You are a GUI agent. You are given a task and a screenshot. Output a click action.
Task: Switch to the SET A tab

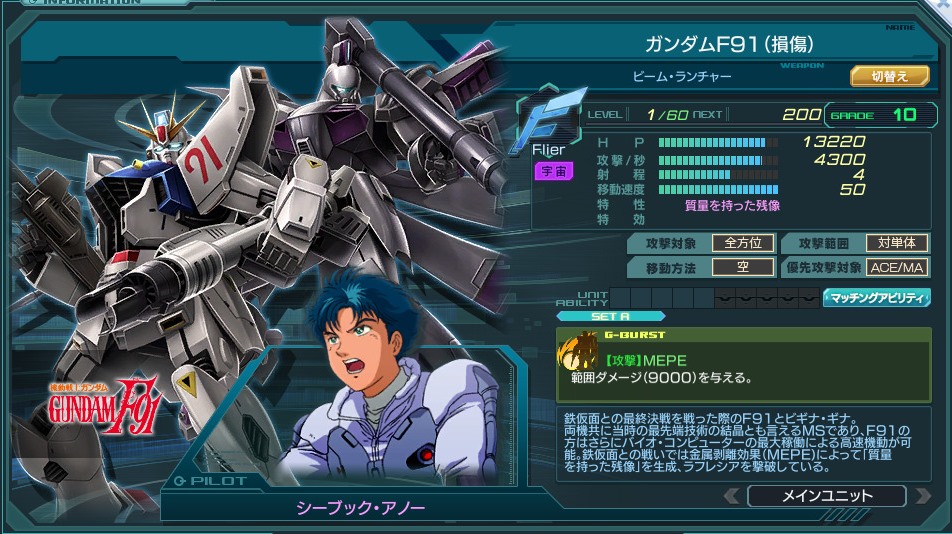[x=595, y=317]
